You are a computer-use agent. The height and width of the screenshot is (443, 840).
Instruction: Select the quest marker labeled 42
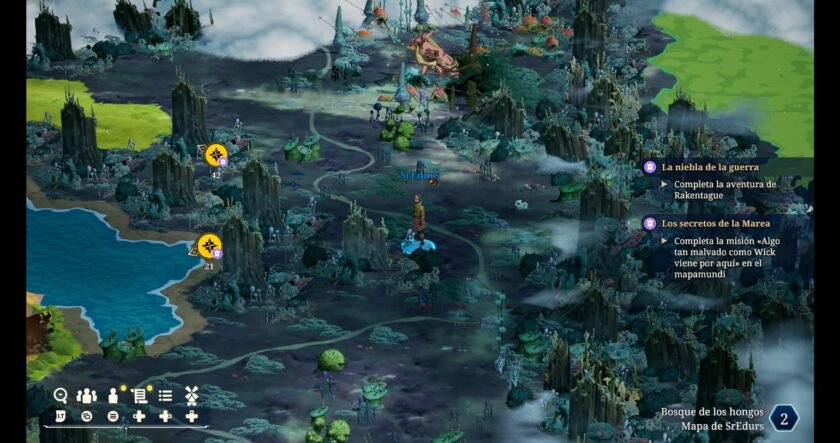click(215, 155)
